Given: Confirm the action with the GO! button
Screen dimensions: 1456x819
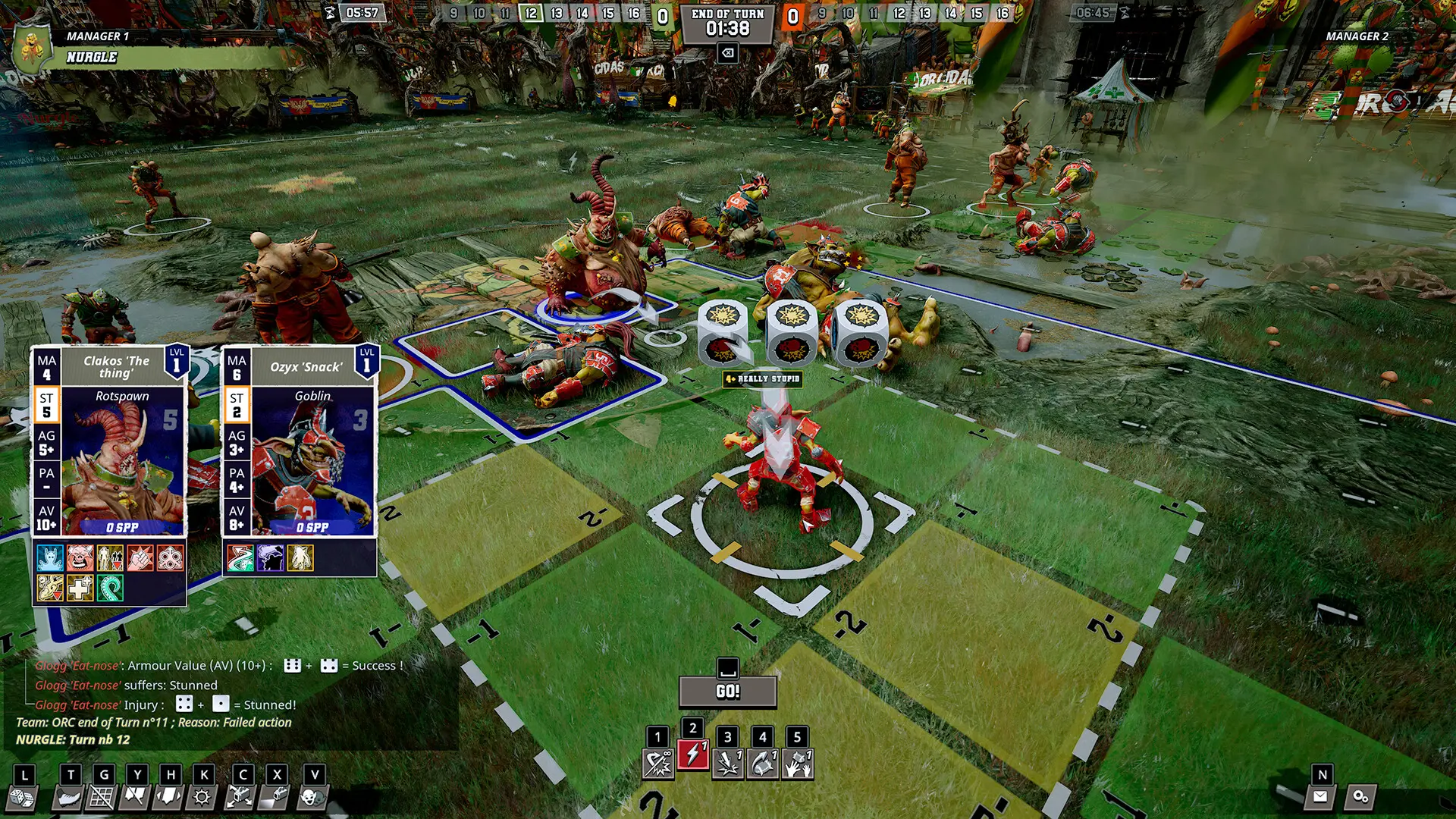Looking at the screenshot, I should click(727, 691).
